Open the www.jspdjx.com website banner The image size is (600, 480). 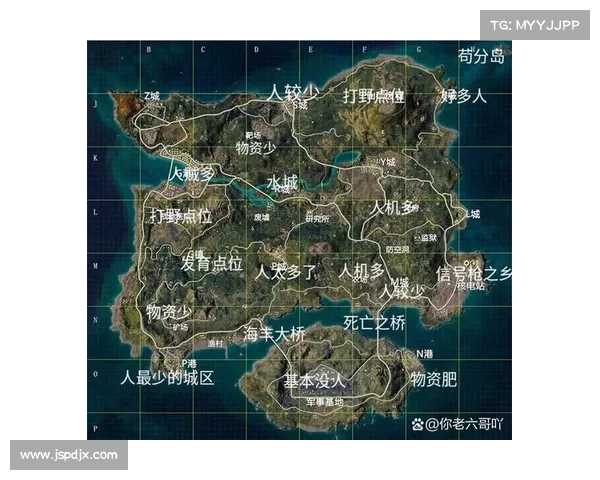click(68, 455)
